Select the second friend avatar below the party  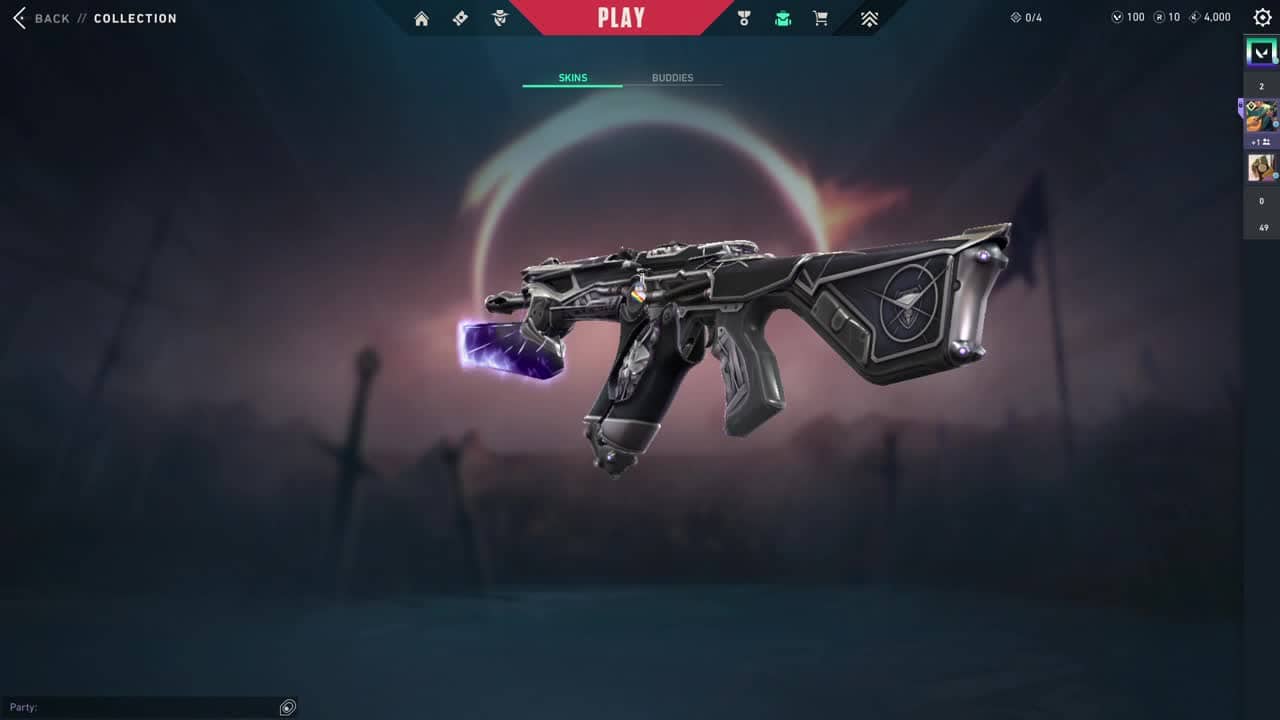point(1261,167)
